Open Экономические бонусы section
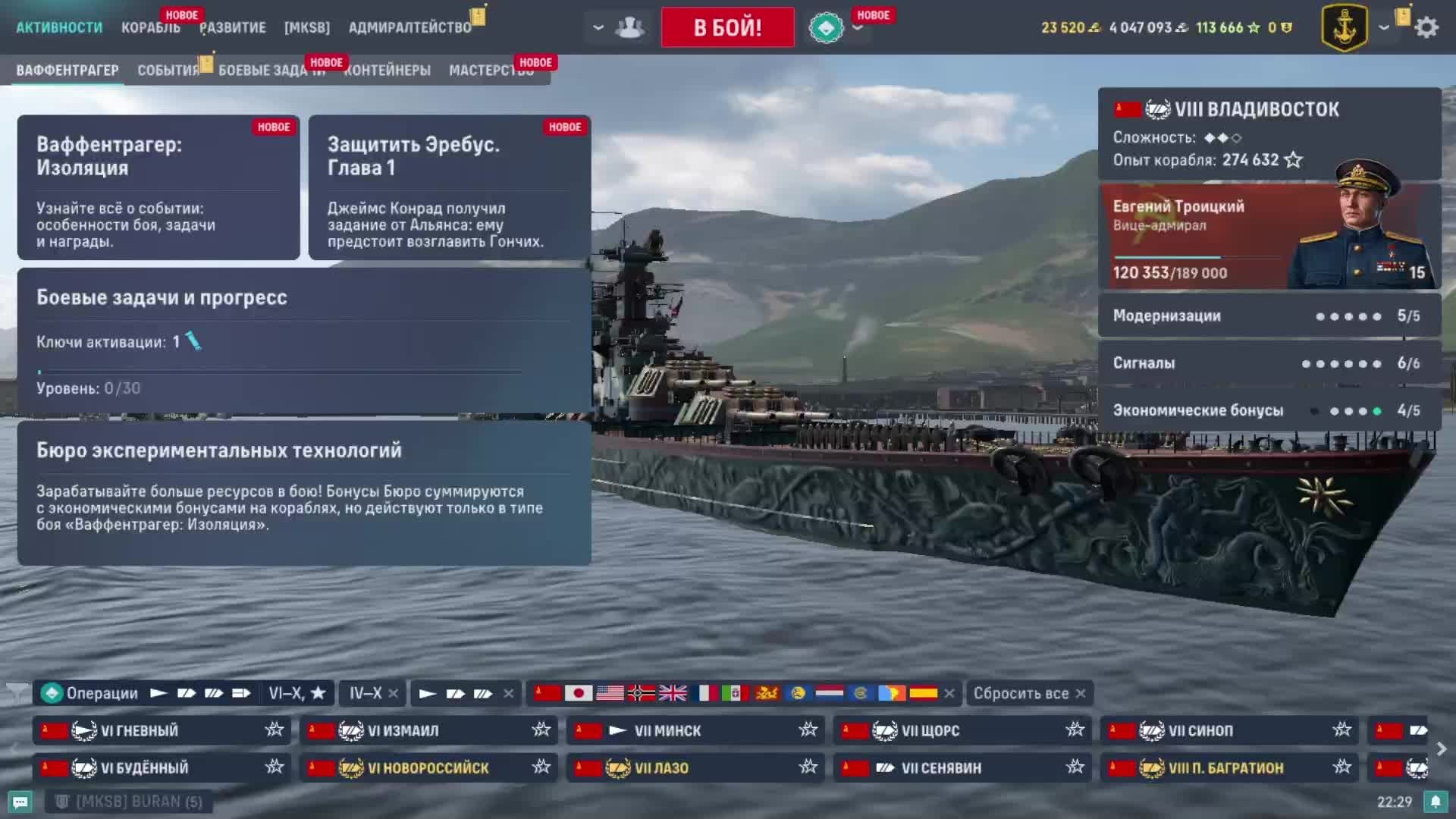Viewport: 1456px width, 819px height. pyautogui.click(x=1269, y=410)
